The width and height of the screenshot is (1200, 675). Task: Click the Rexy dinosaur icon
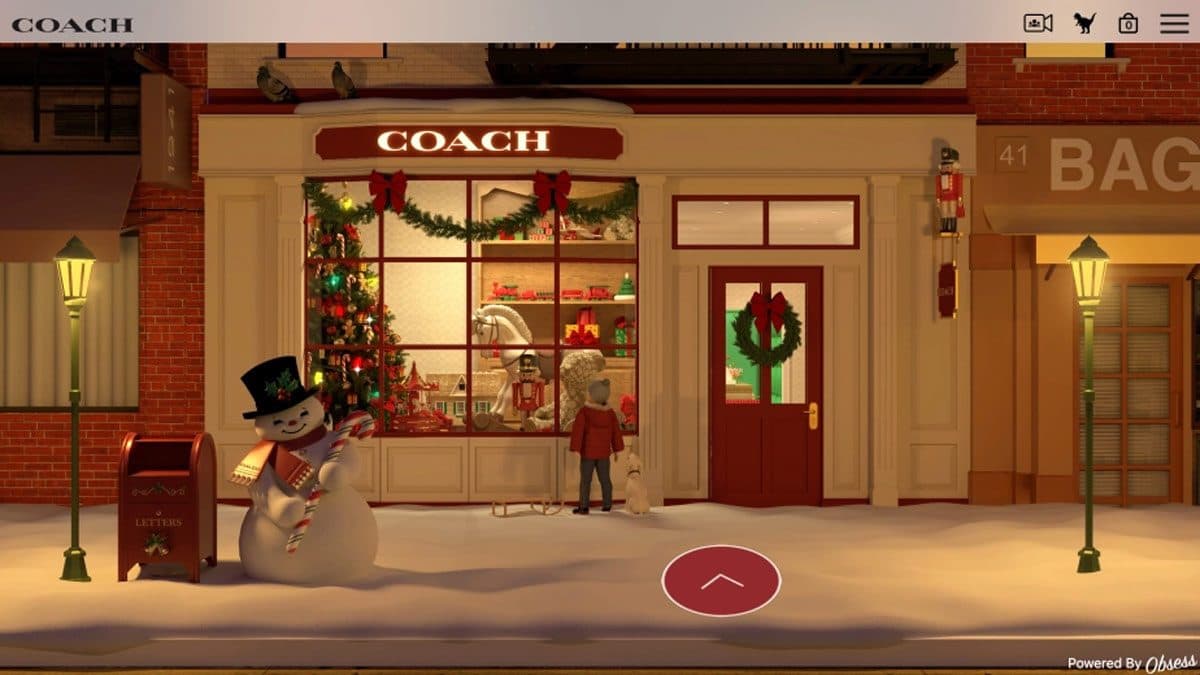pos(1085,23)
